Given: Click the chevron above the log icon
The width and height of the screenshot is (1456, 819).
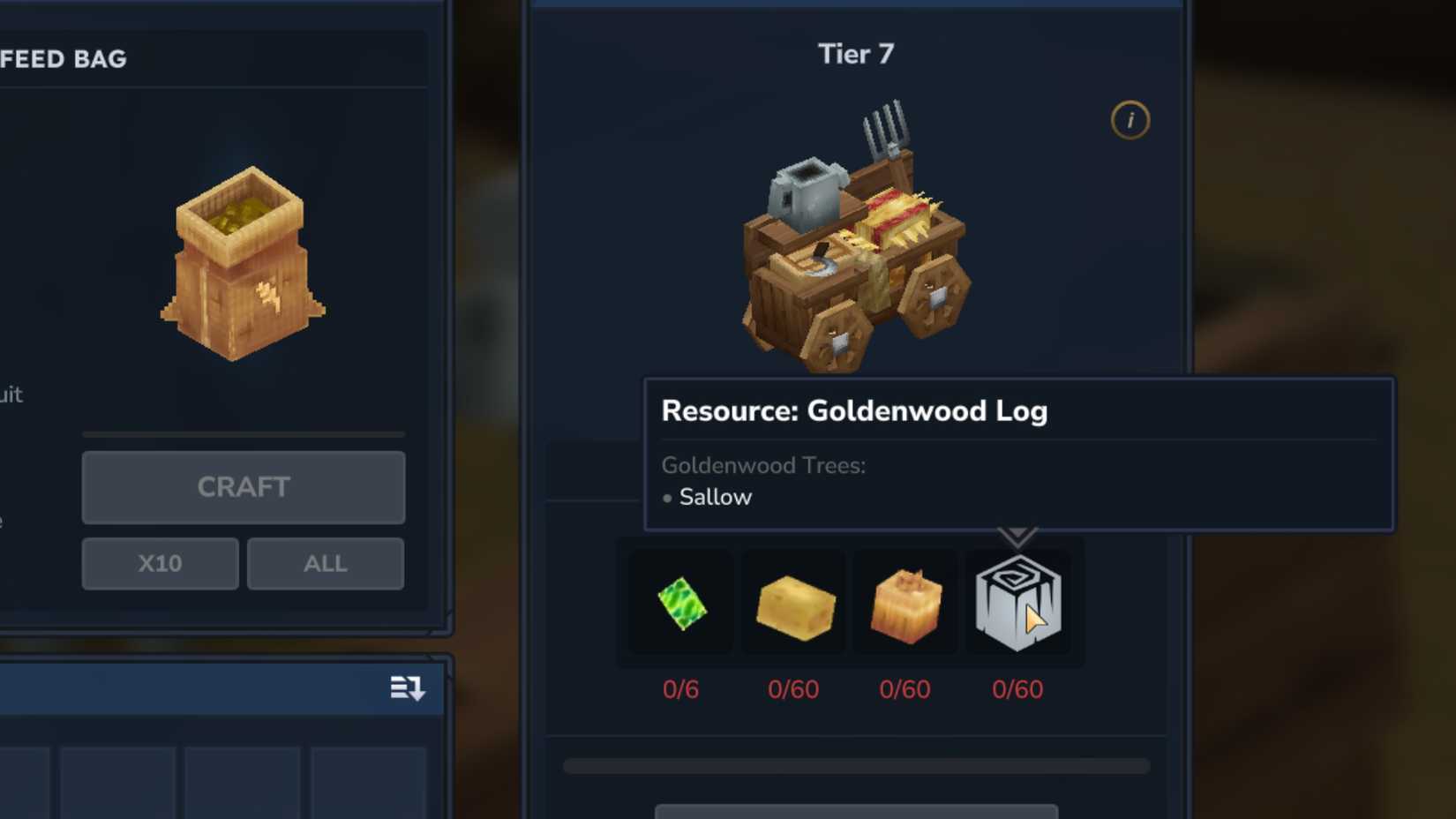Looking at the screenshot, I should pyautogui.click(x=1018, y=532).
